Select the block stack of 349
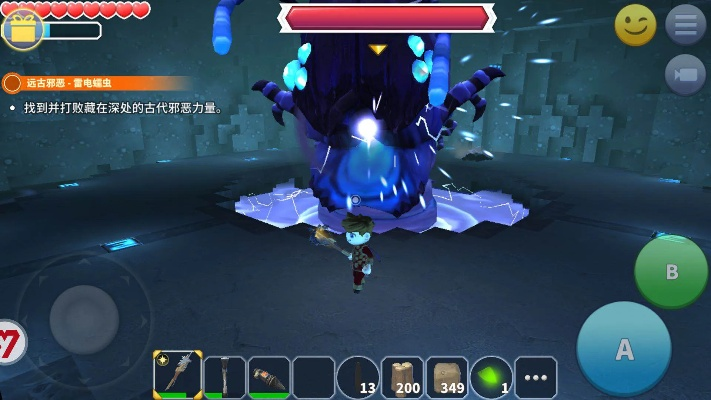 pos(447,377)
